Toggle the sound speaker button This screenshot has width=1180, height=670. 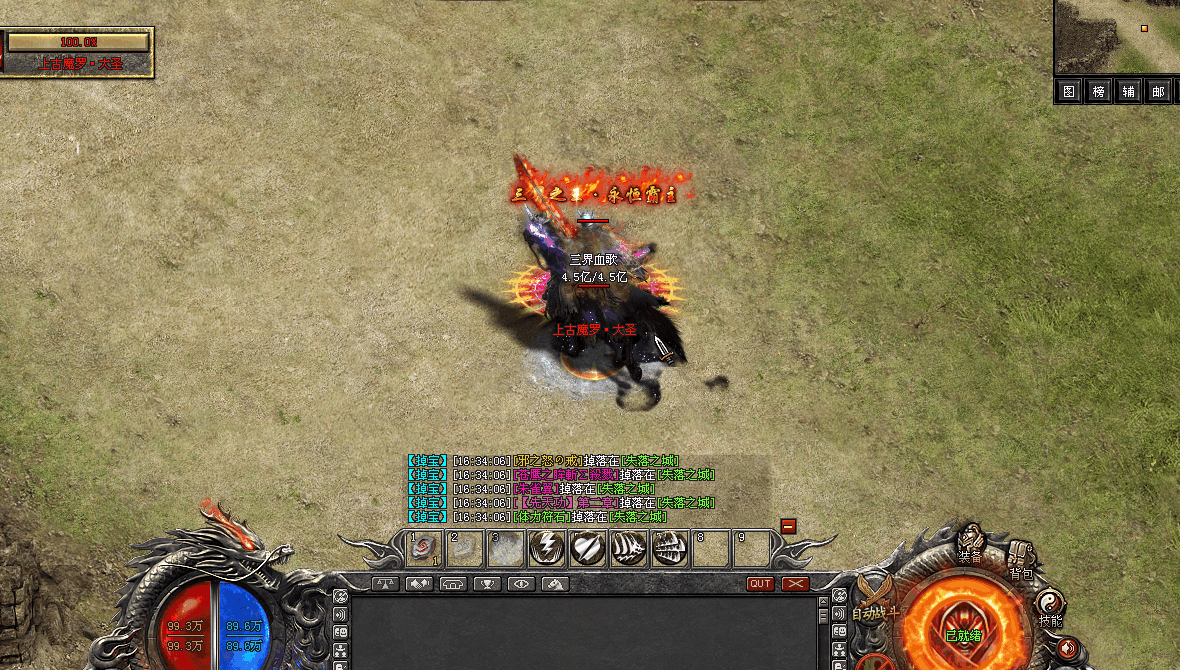(x=1067, y=648)
